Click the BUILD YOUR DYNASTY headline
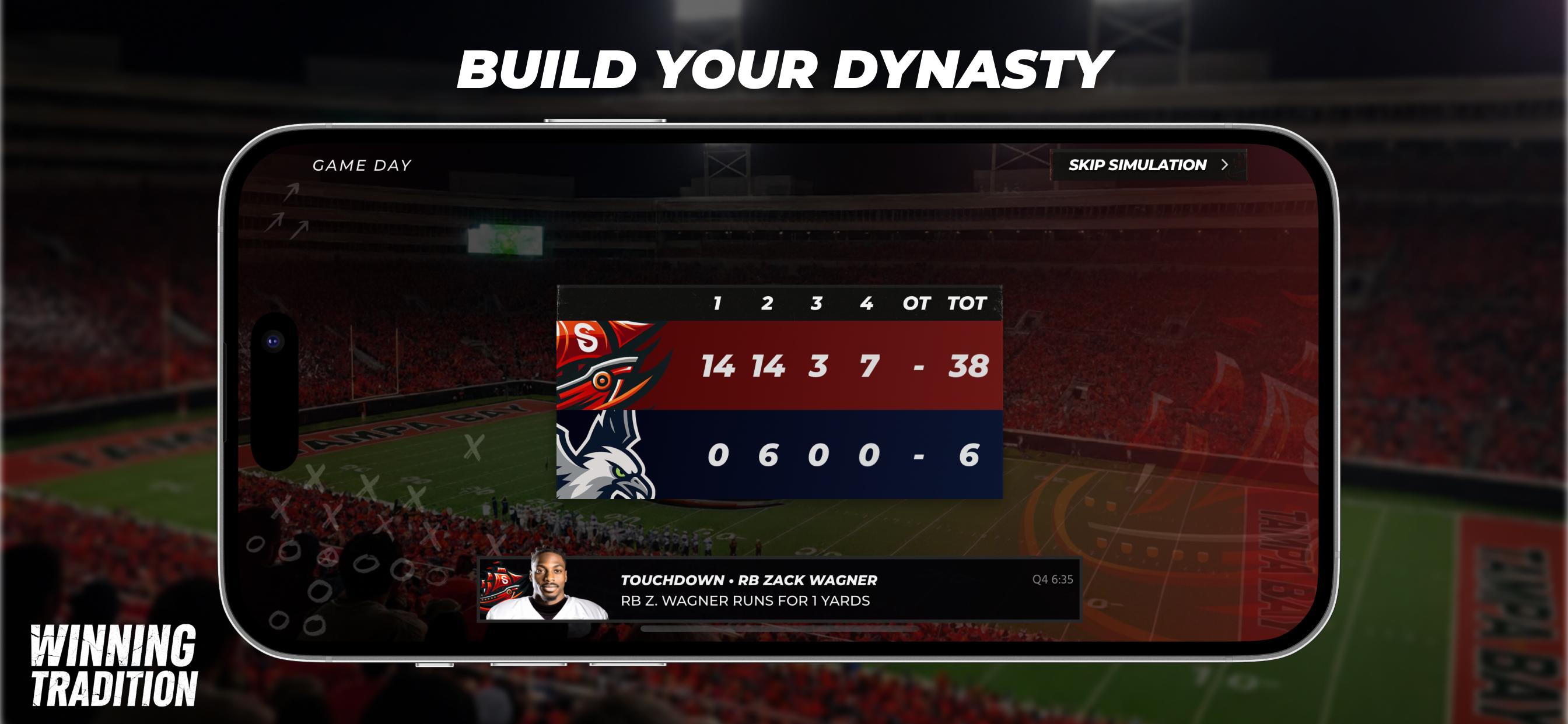The height and width of the screenshot is (724, 1568). coord(785,68)
